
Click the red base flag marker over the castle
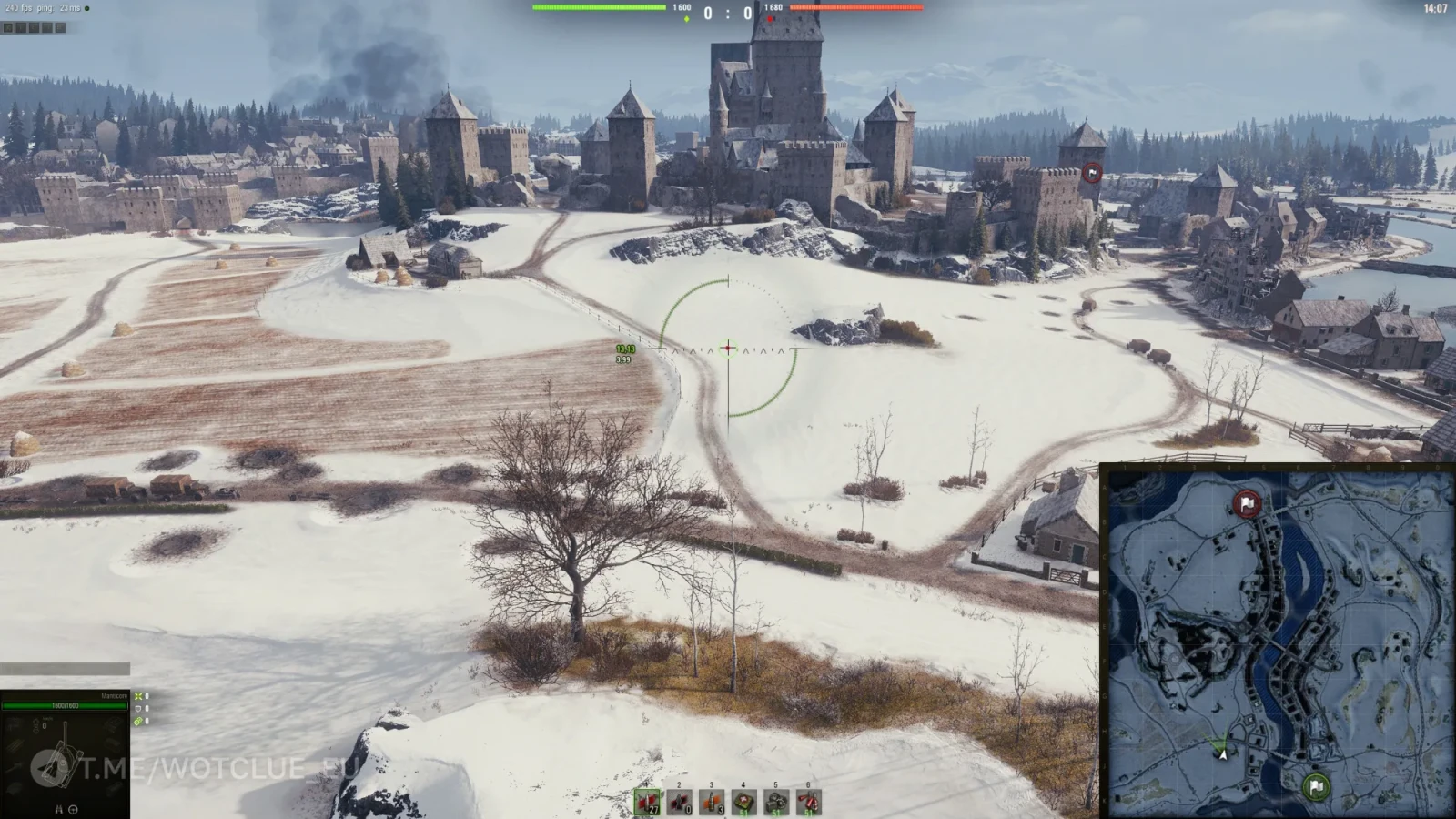1092,173
